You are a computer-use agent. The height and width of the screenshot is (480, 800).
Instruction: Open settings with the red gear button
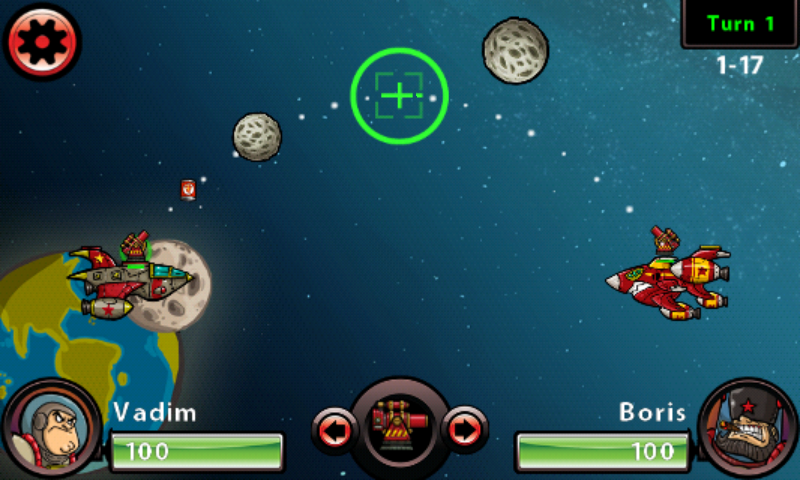[x=42, y=42]
